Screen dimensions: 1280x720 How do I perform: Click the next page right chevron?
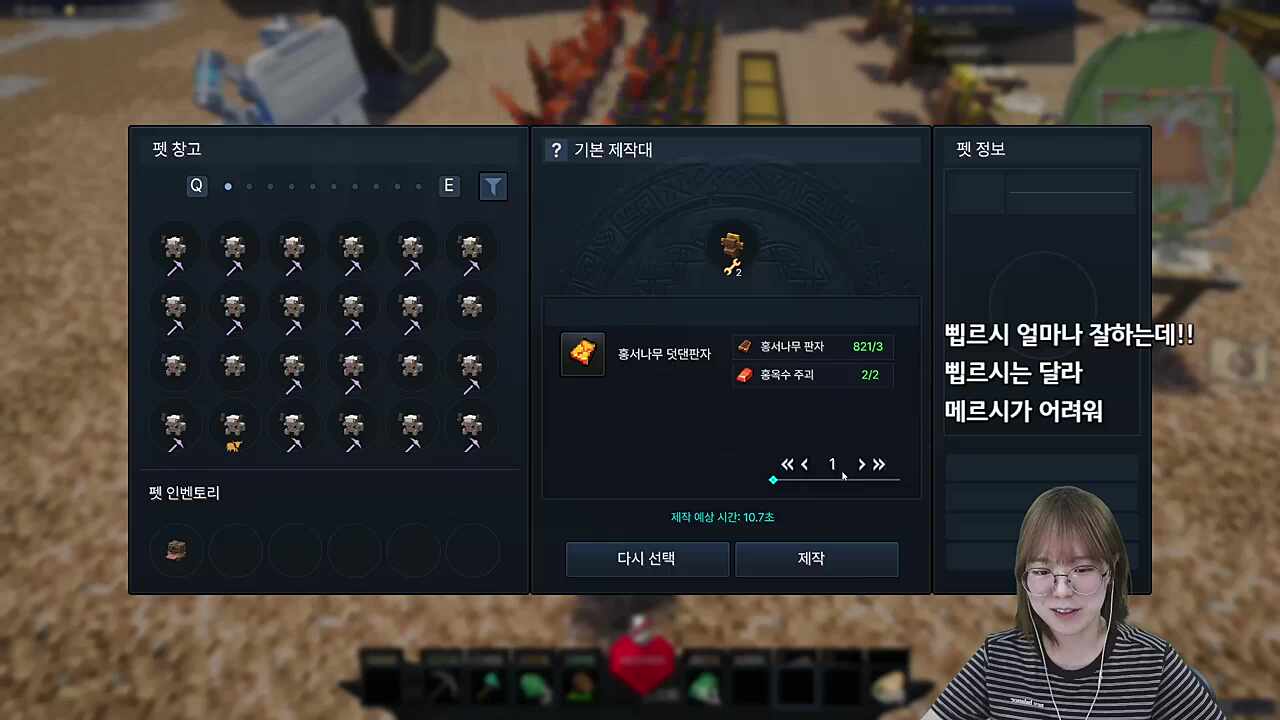pos(861,464)
